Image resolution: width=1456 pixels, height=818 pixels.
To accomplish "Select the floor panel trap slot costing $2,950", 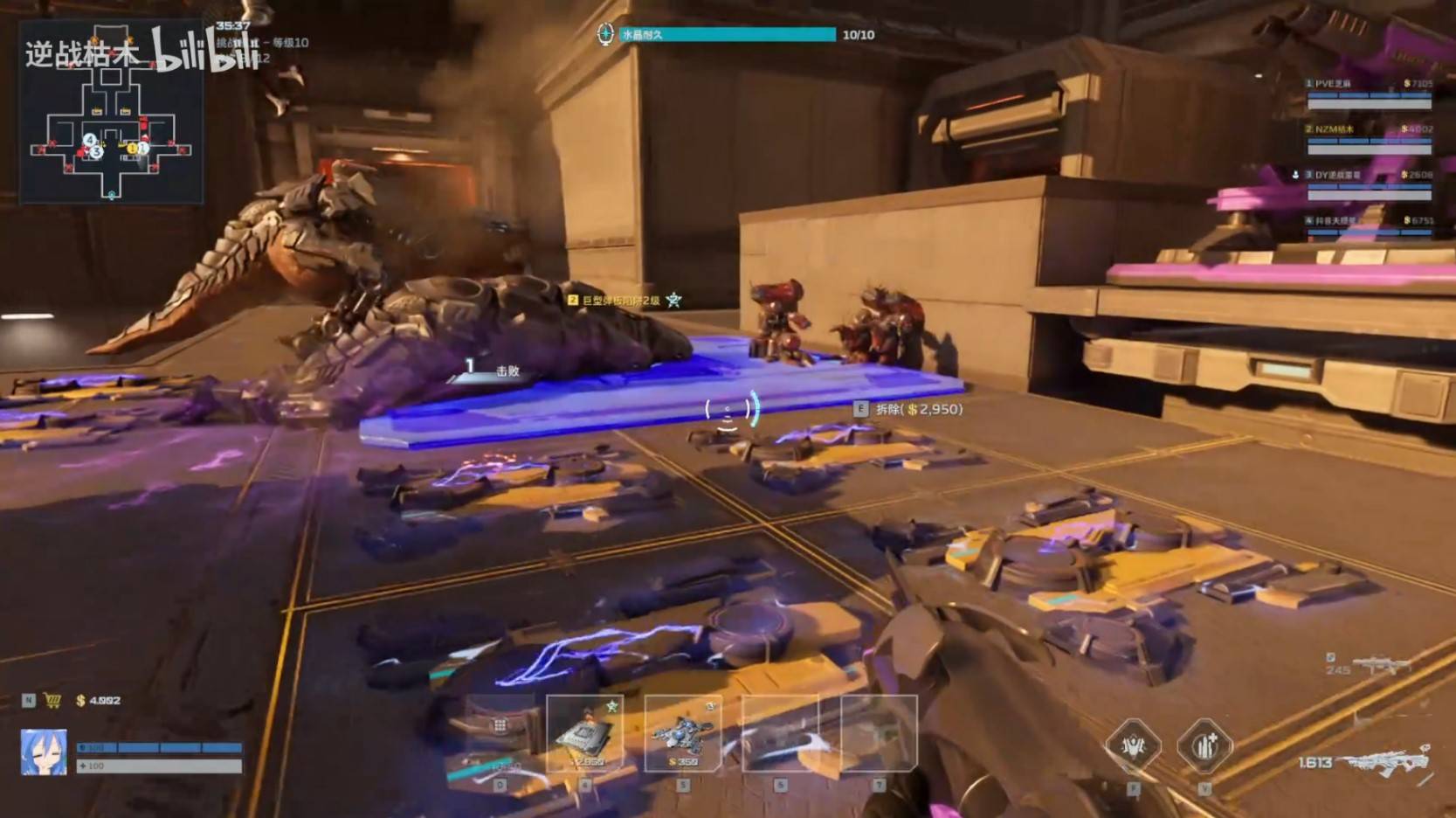I will 585,734.
